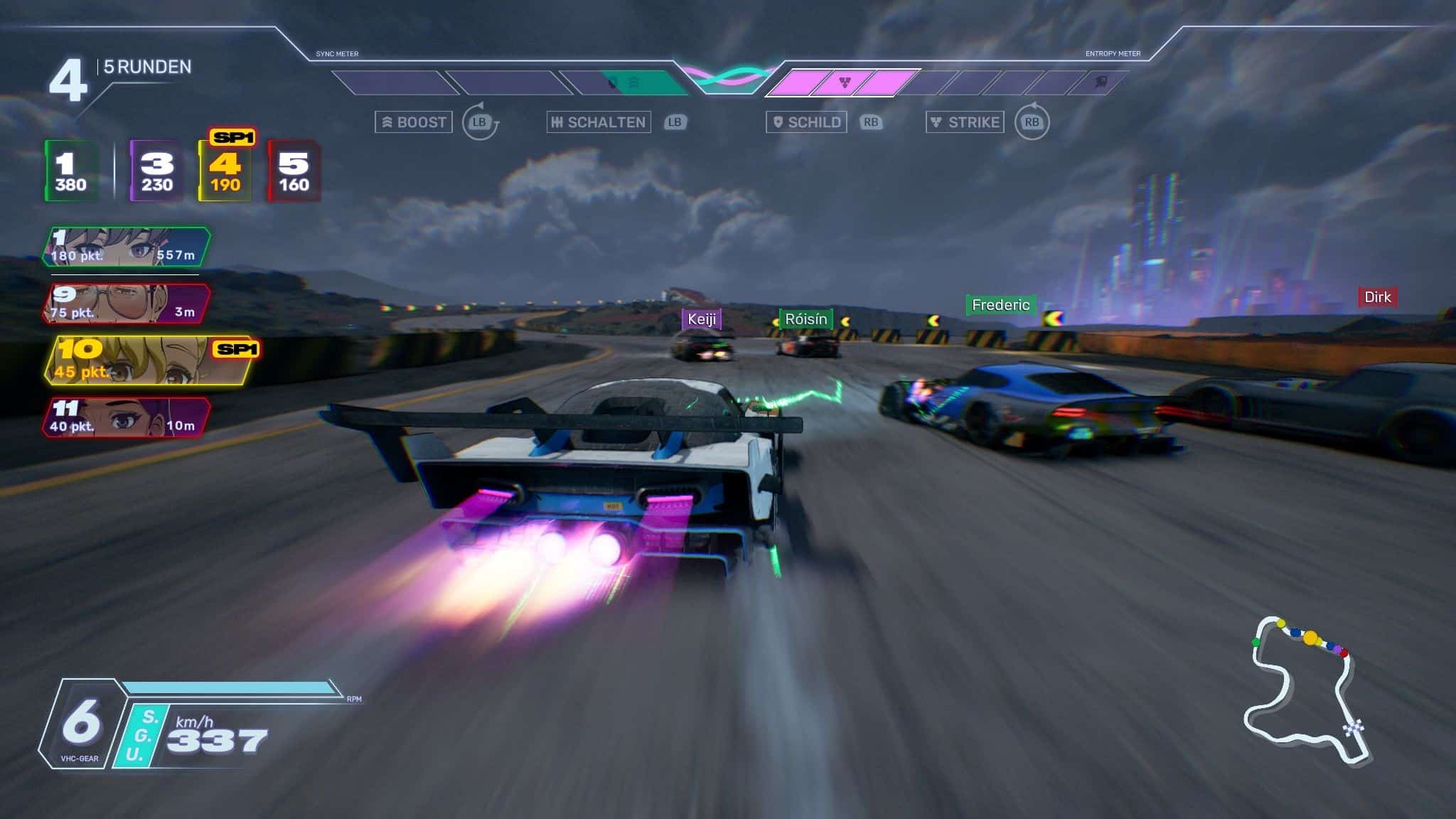This screenshot has width=1456, height=819.
Task: Select the SCHALTEN ability label
Action: 599,122
